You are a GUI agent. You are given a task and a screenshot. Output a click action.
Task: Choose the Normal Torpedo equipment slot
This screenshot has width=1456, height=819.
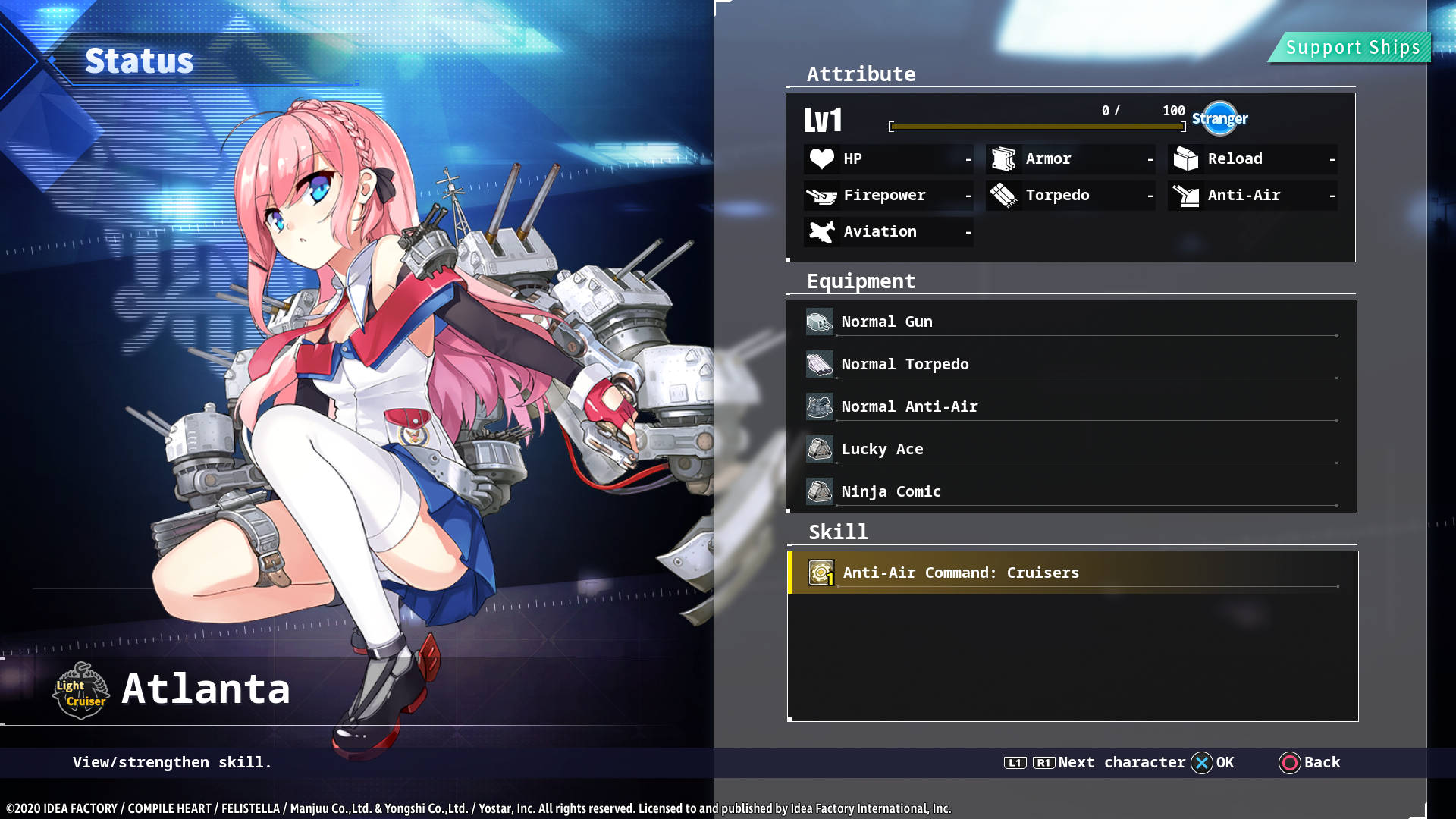(1069, 364)
